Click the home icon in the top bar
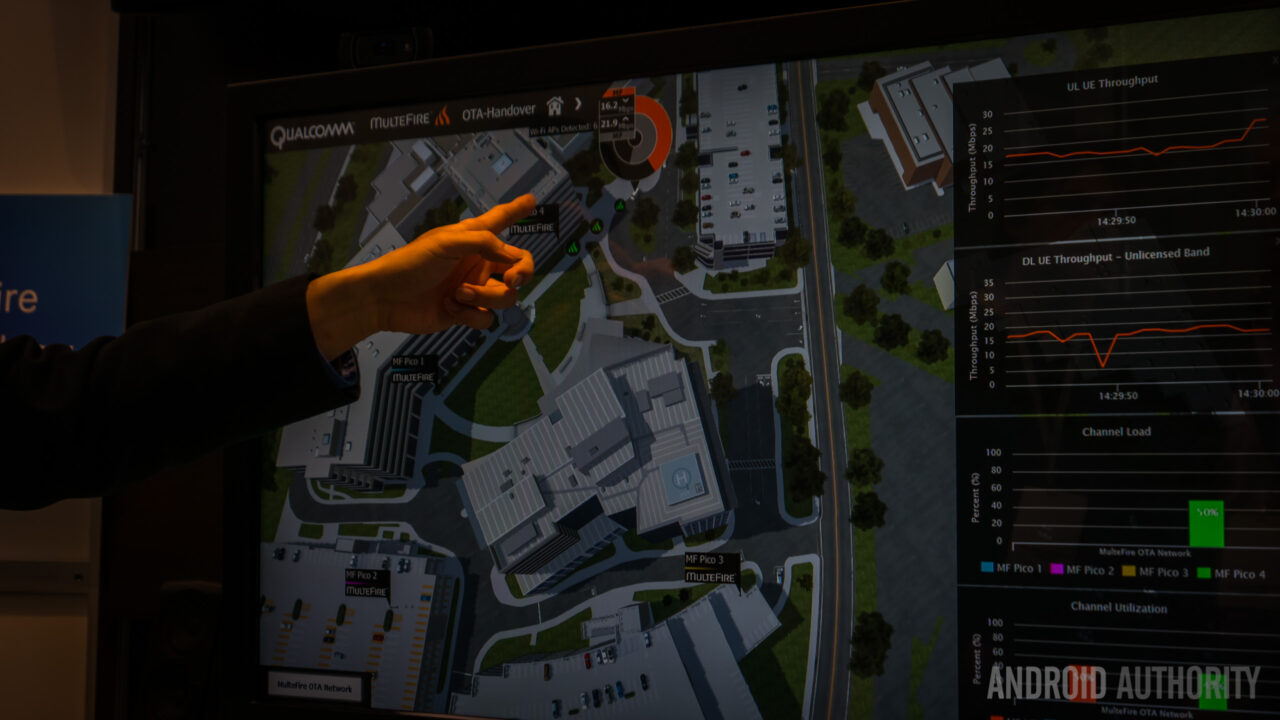The width and height of the screenshot is (1280, 720). tap(555, 105)
